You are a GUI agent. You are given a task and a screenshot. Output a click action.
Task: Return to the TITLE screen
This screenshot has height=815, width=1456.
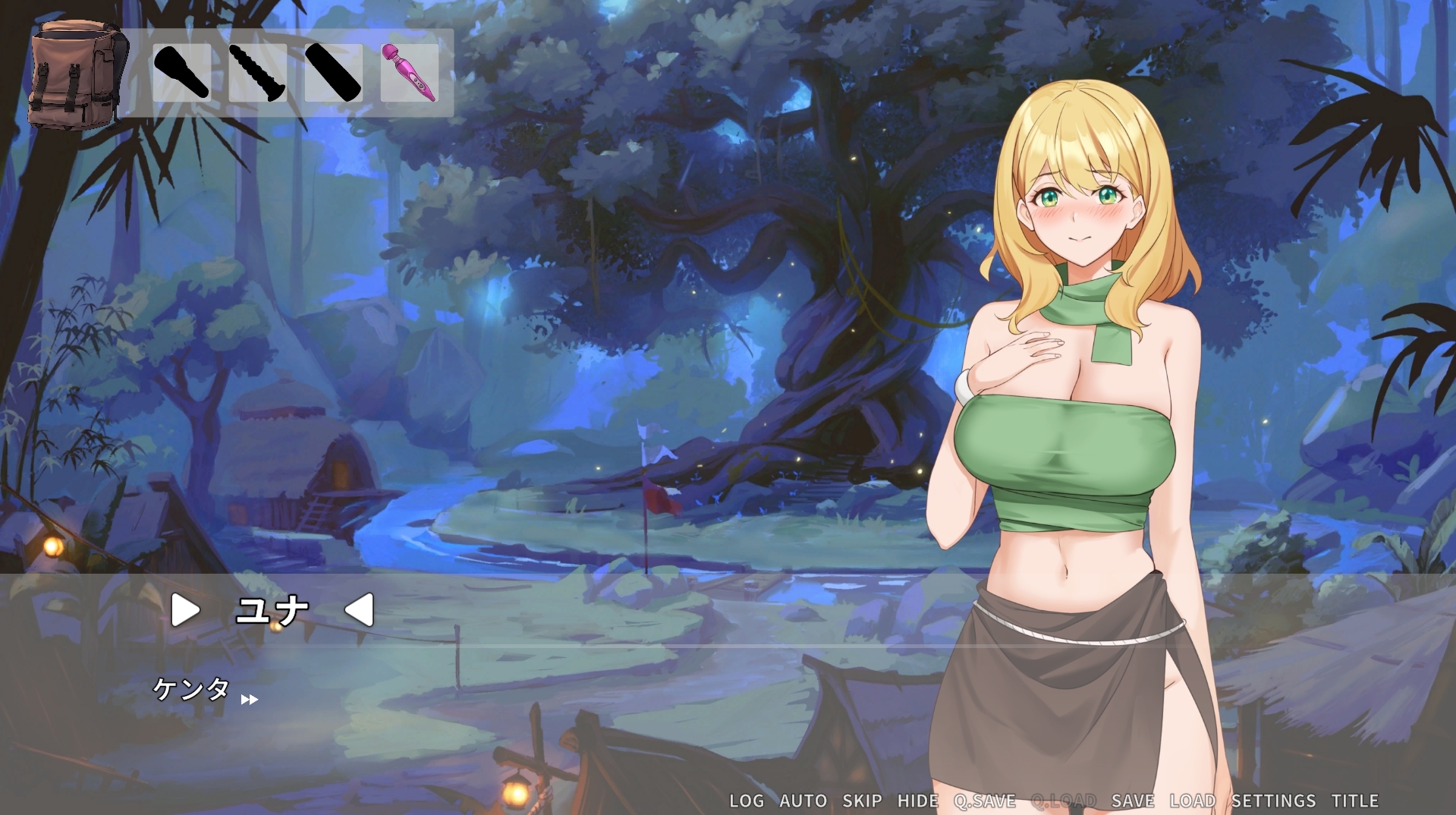(x=1354, y=801)
